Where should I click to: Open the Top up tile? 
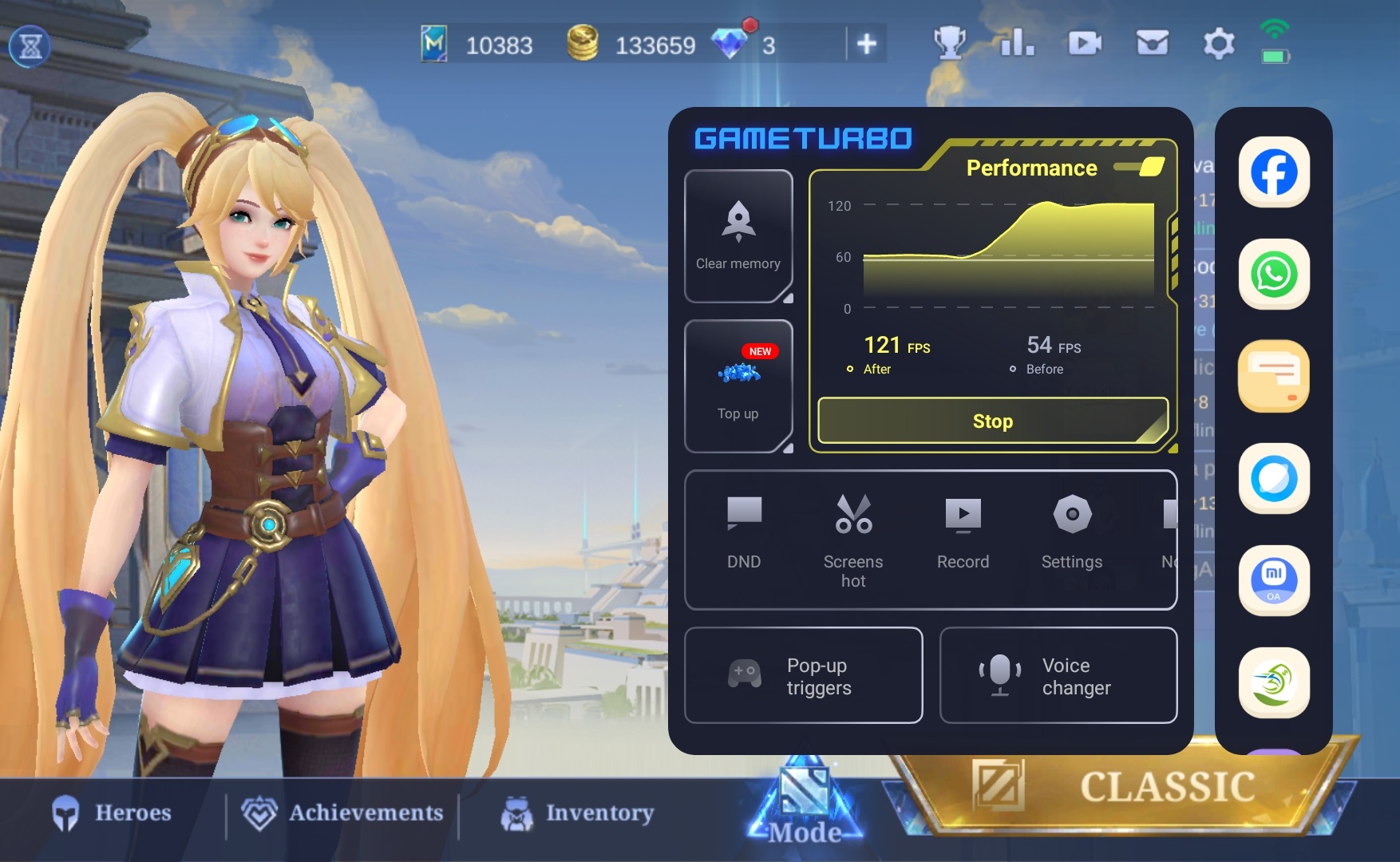tap(738, 386)
